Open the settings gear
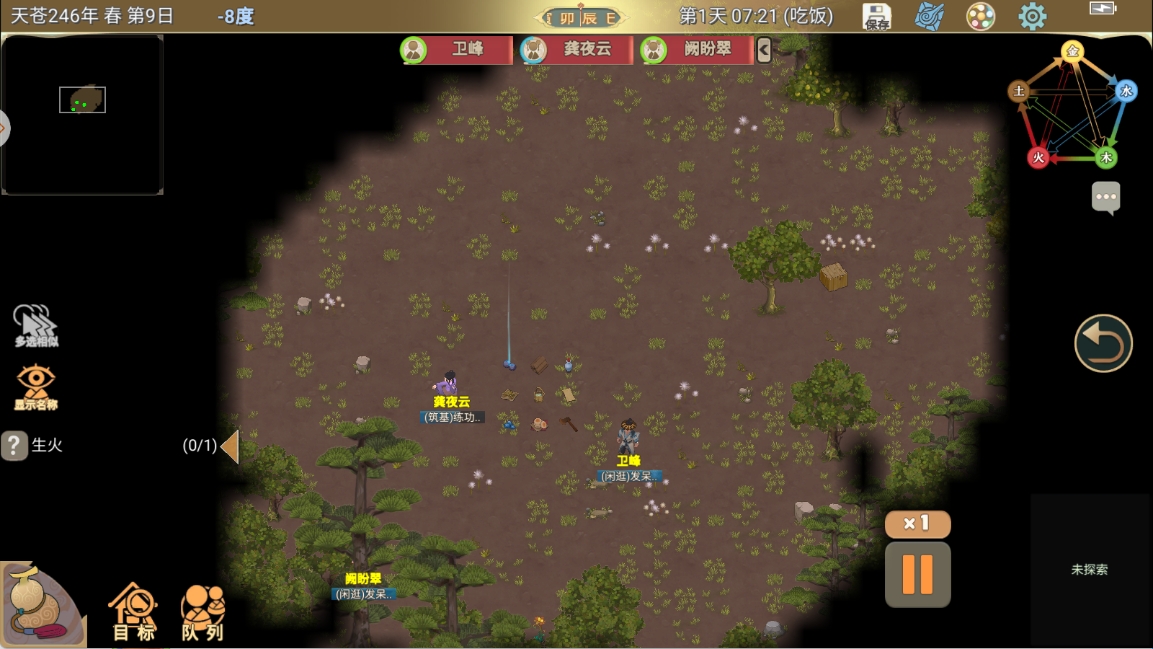 coord(1032,17)
